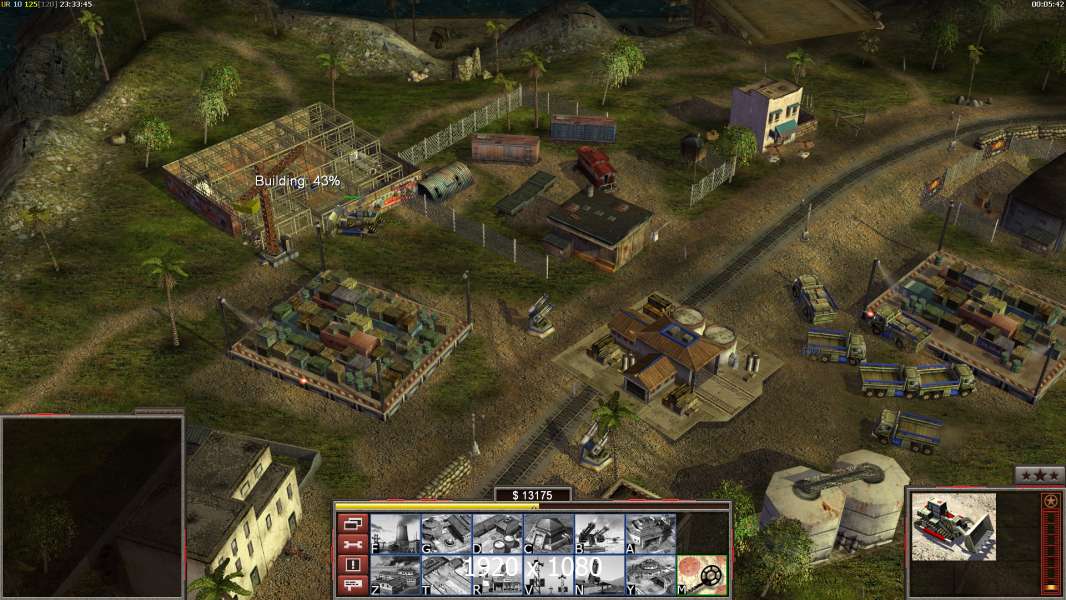The width and height of the screenshot is (1066, 600).
Task: Choose the supply center icon marked D
Action: pos(497,534)
